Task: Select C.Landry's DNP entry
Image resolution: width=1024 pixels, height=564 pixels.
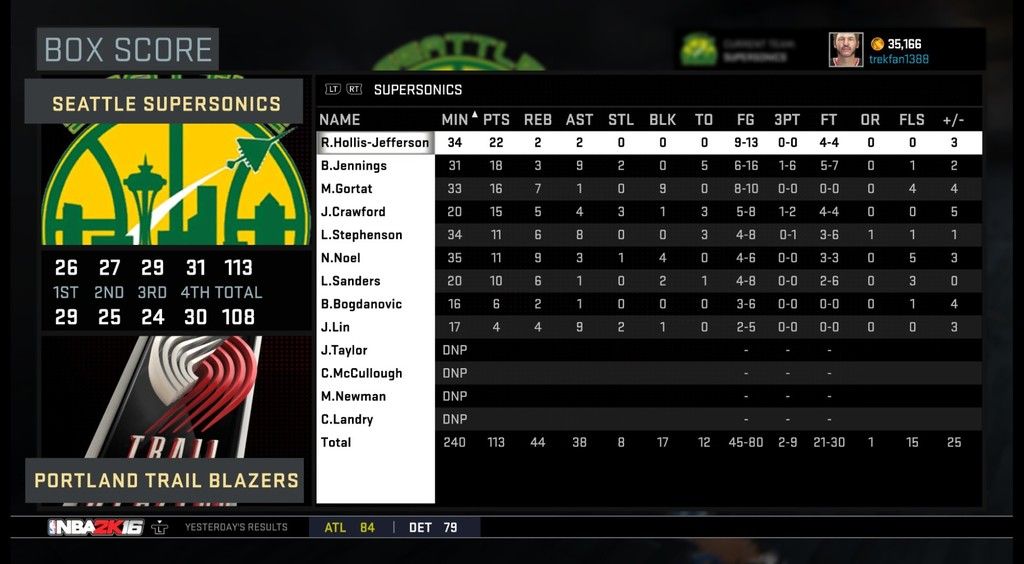Action: (x=346, y=419)
